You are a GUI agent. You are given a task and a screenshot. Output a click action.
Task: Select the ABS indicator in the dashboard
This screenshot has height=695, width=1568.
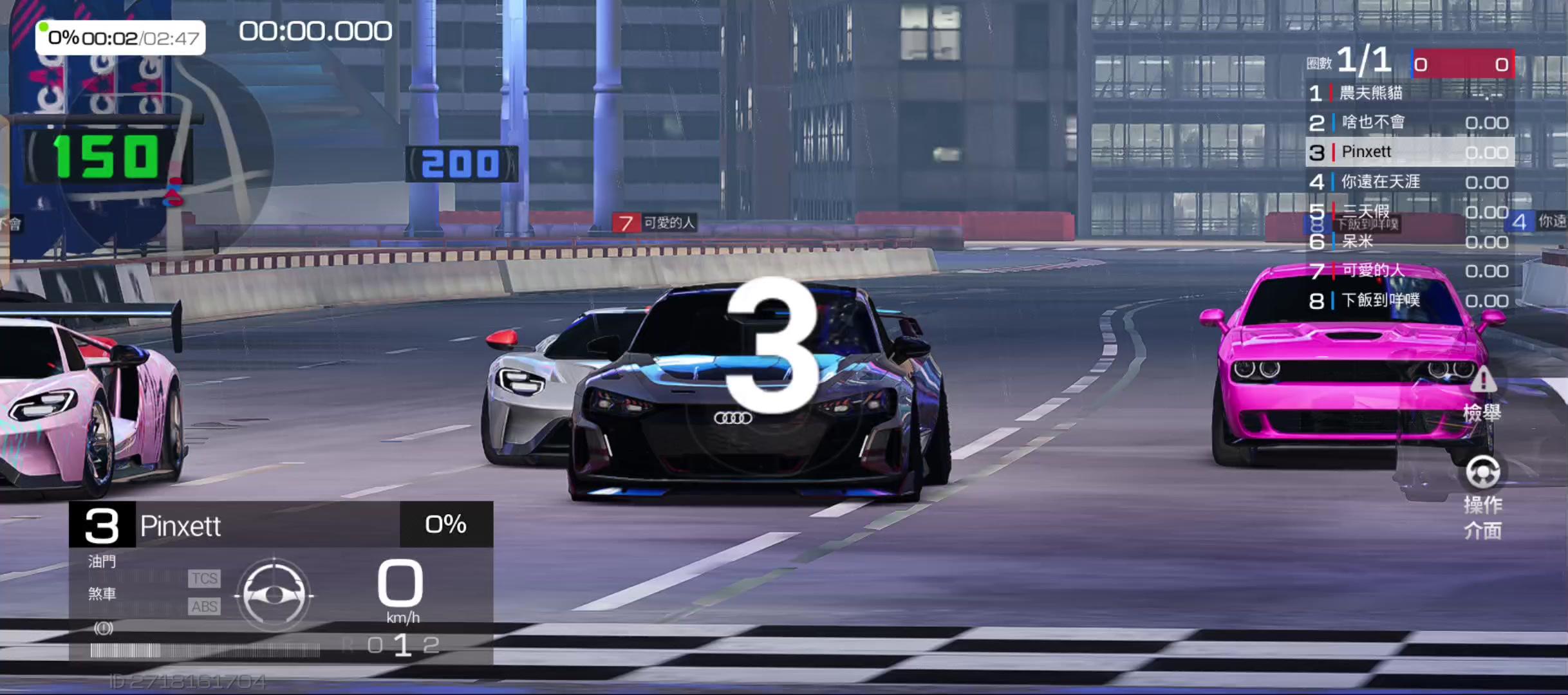click(x=203, y=607)
